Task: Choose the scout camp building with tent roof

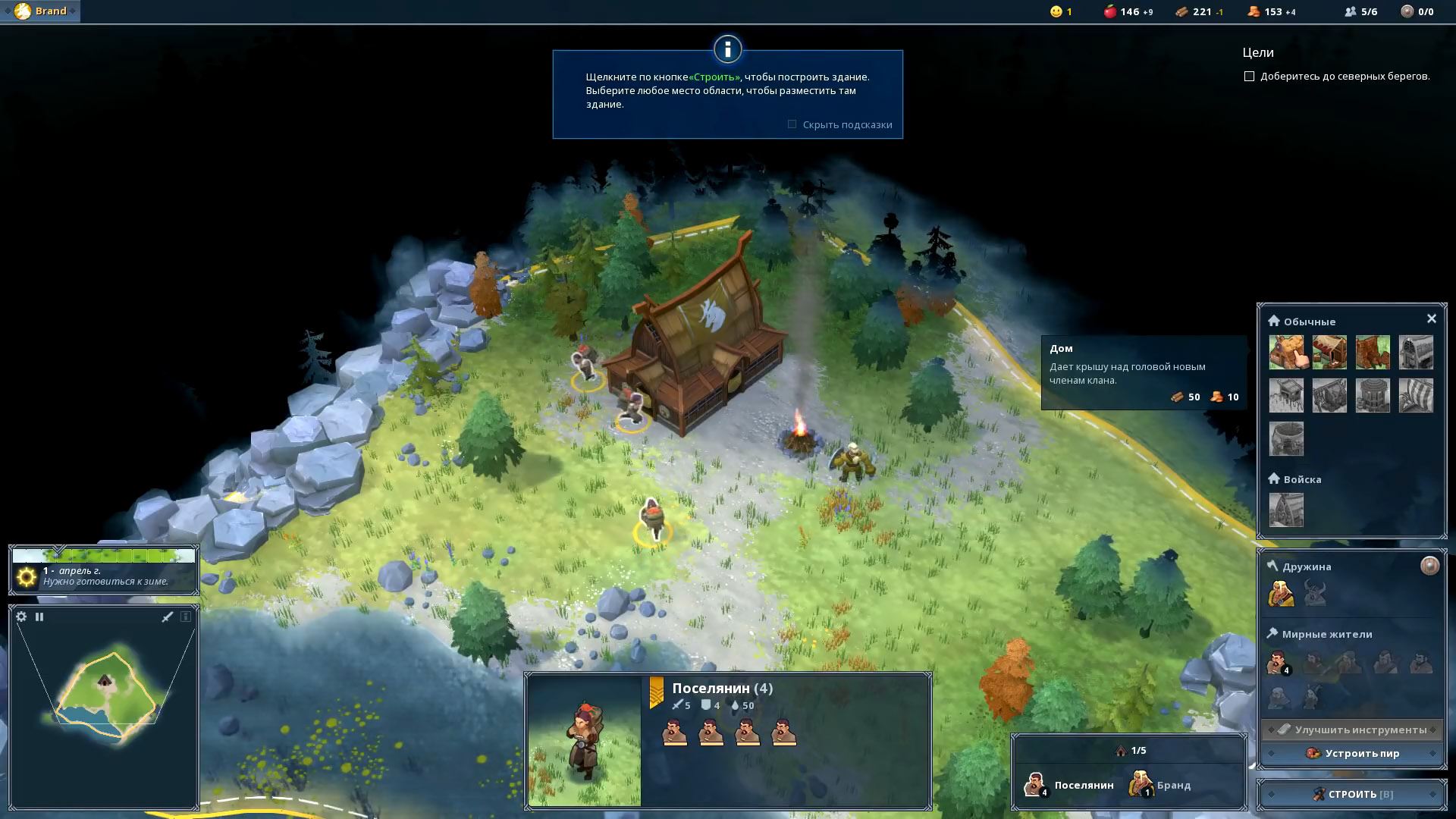Action: point(1329,353)
